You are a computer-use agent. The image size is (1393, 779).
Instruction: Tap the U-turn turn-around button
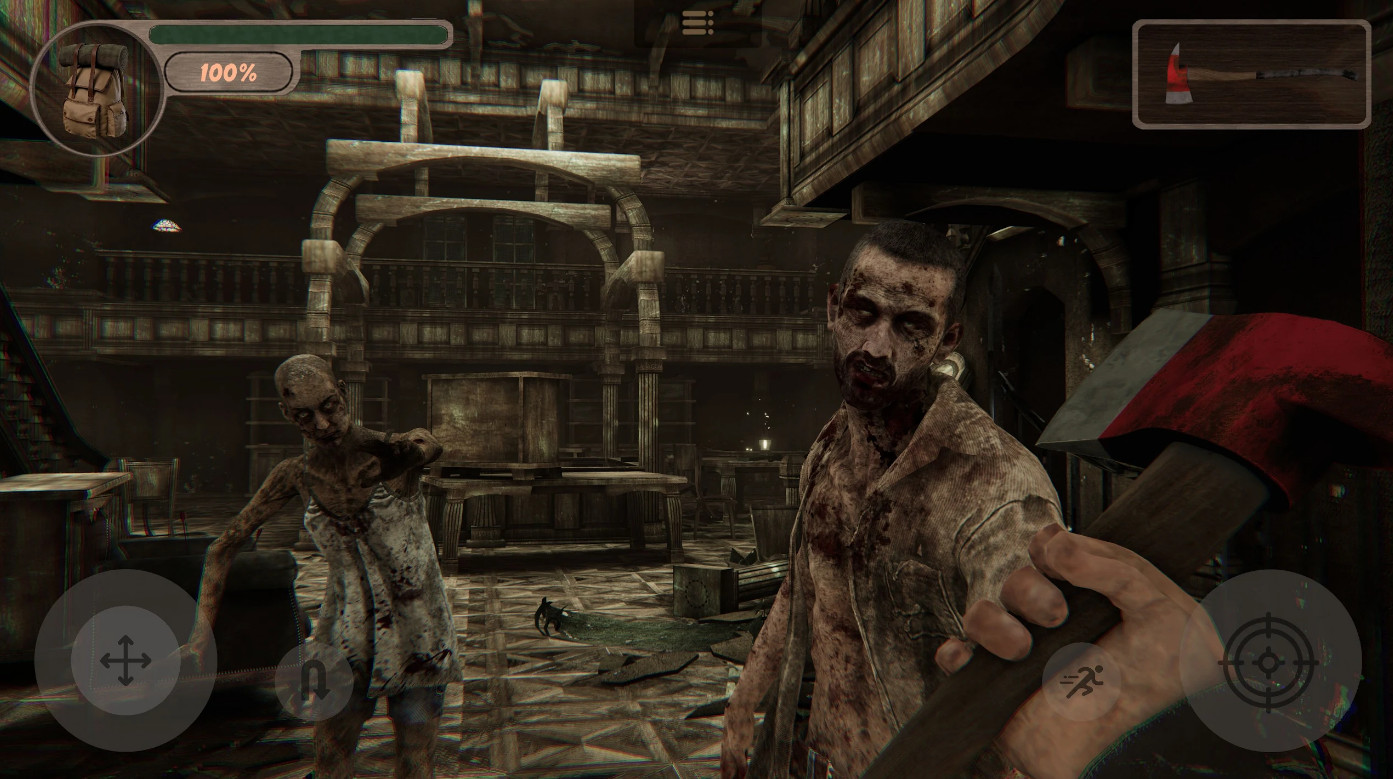tap(314, 682)
